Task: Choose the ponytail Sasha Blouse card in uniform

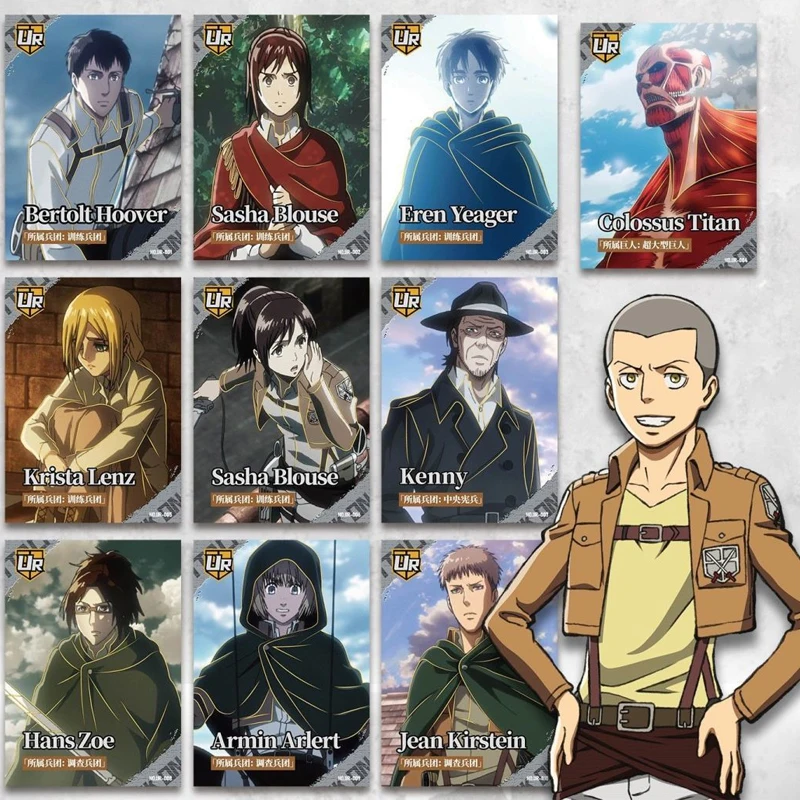Action: click(x=281, y=400)
